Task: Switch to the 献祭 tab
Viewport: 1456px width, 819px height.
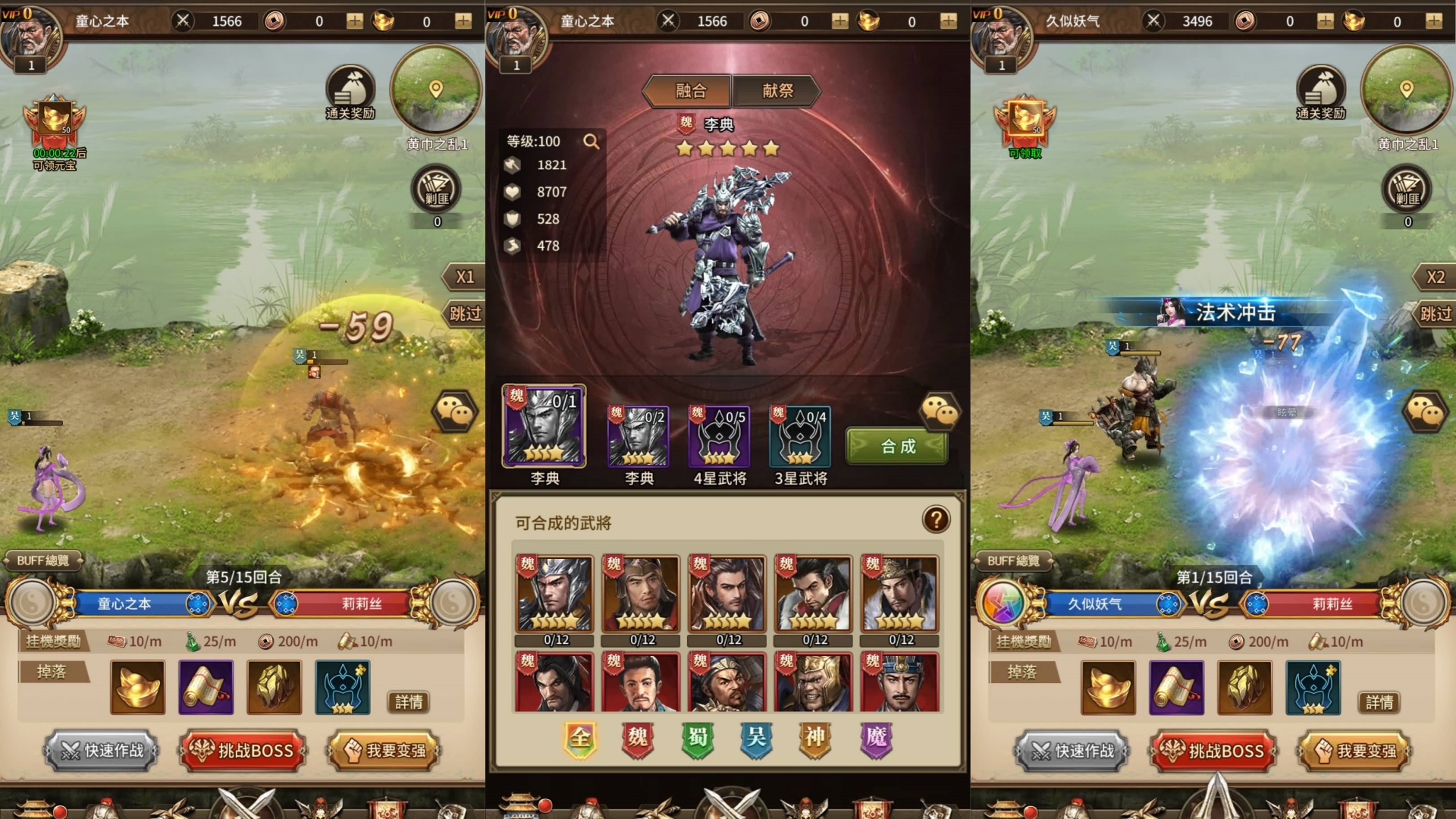Action: (x=778, y=91)
